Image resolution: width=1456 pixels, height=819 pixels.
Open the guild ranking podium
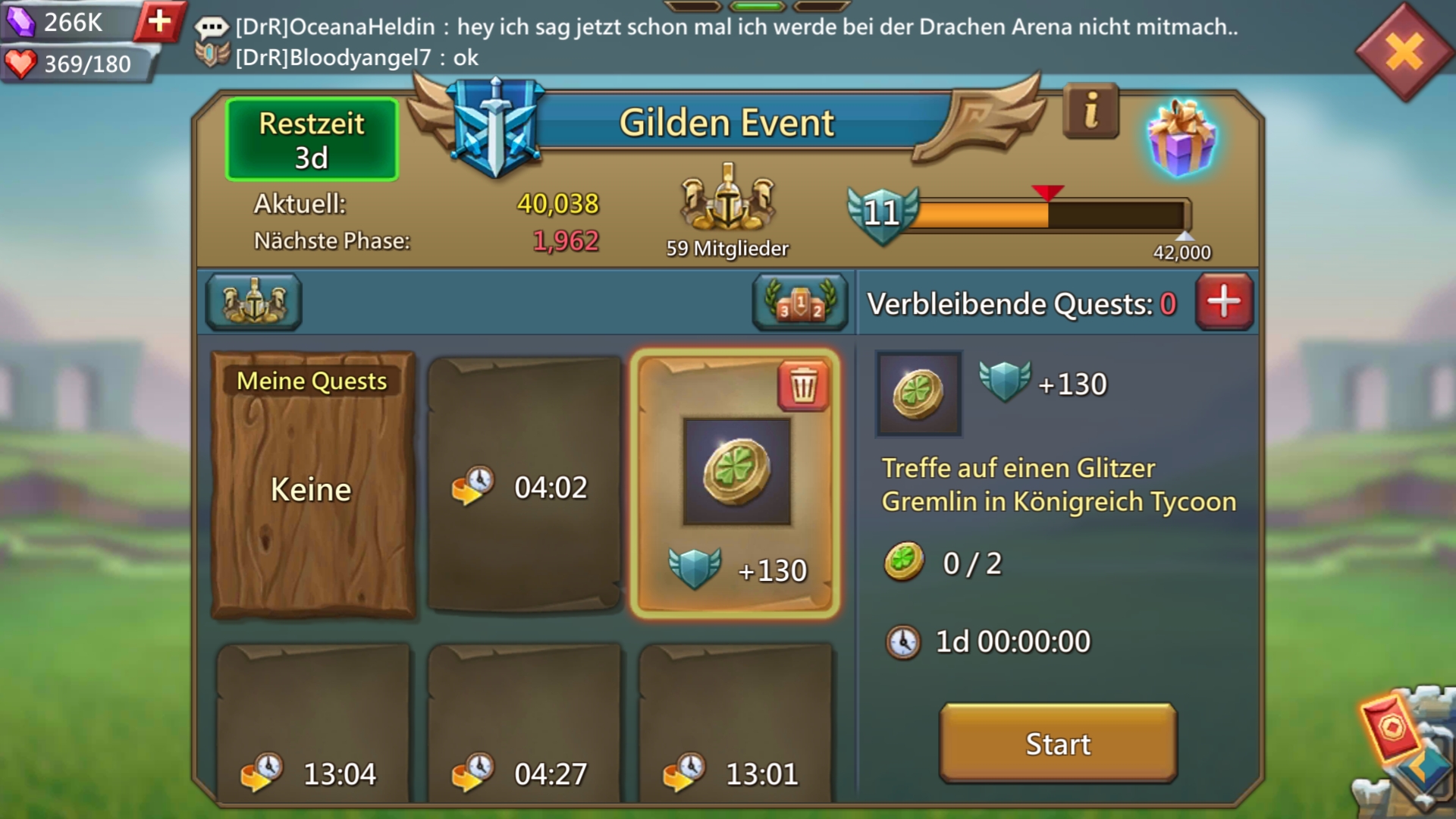click(x=800, y=302)
